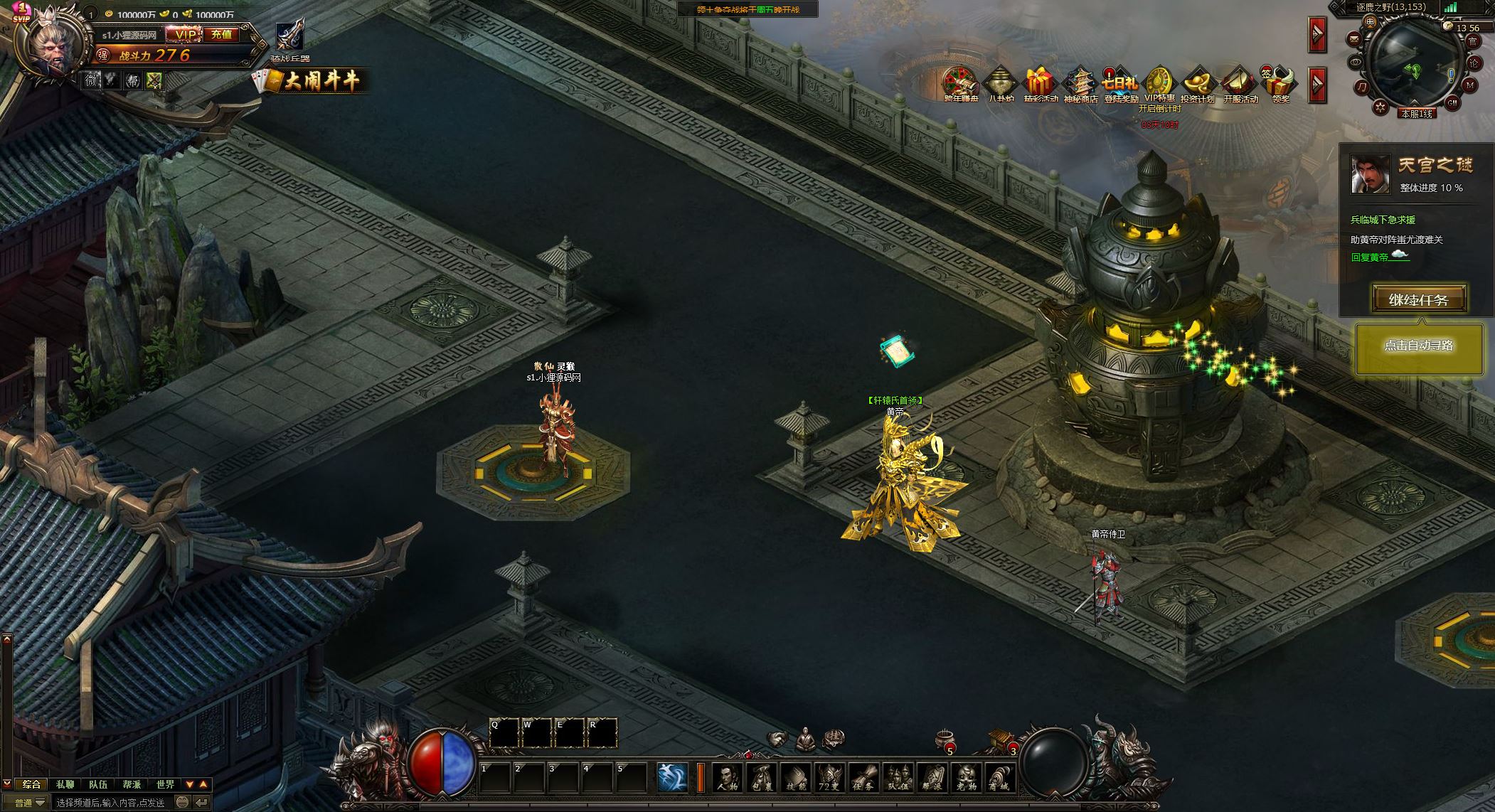
Task: Open the 72变 transformations menu
Action: coord(830,777)
